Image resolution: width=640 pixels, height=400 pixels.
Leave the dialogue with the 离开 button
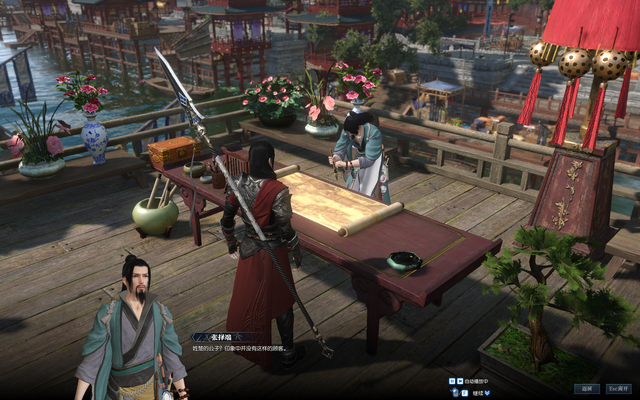tap(618, 389)
